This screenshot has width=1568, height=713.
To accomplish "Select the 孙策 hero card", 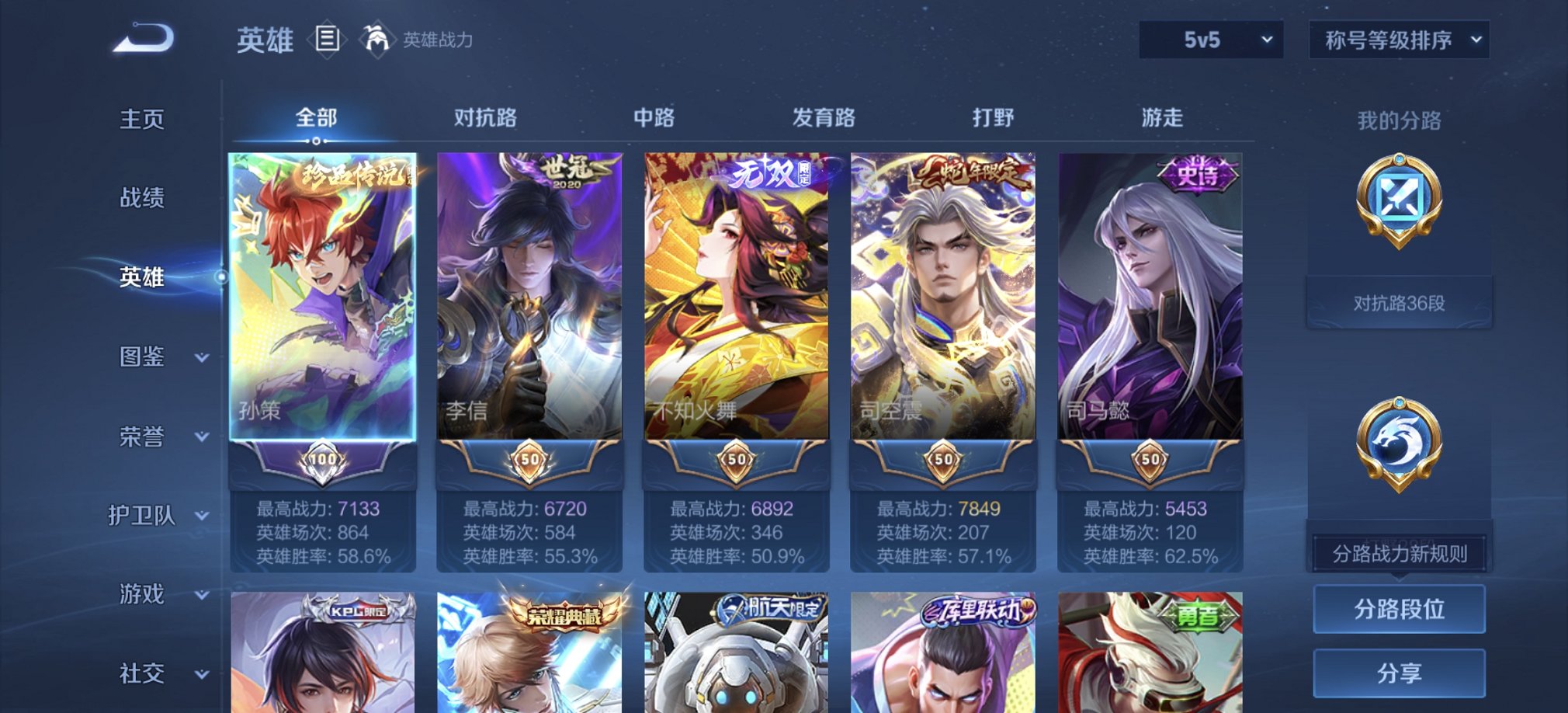I will (321, 303).
